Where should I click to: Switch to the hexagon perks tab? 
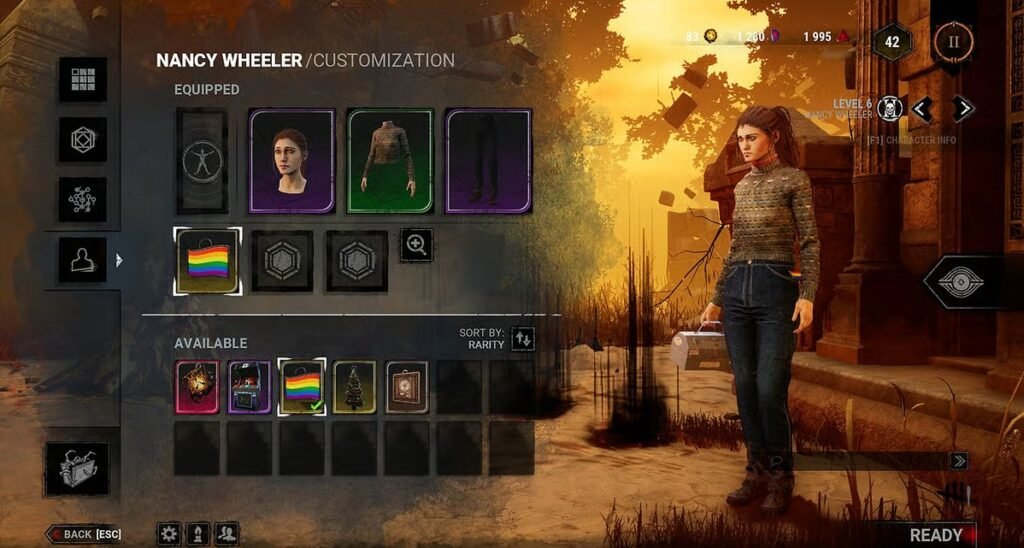pos(82,138)
